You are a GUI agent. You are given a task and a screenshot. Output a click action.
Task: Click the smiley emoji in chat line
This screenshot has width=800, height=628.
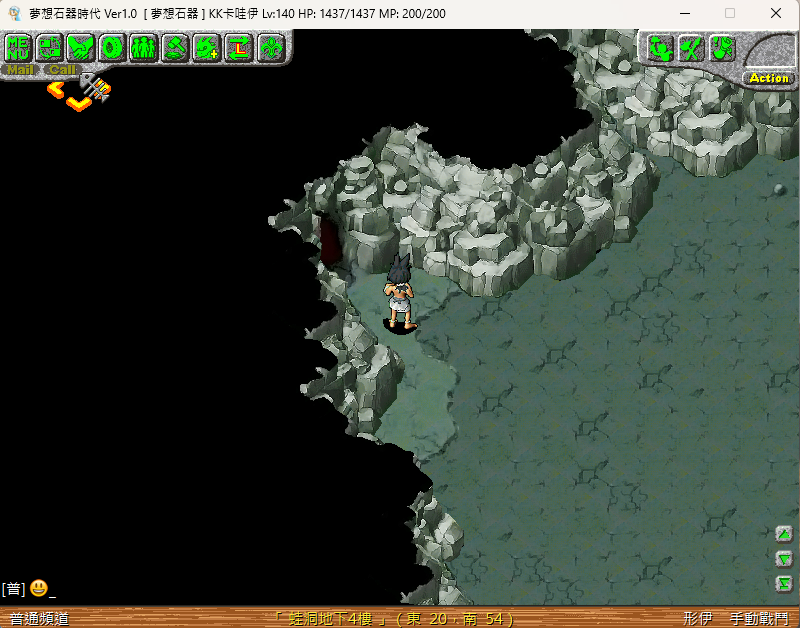tap(38, 588)
